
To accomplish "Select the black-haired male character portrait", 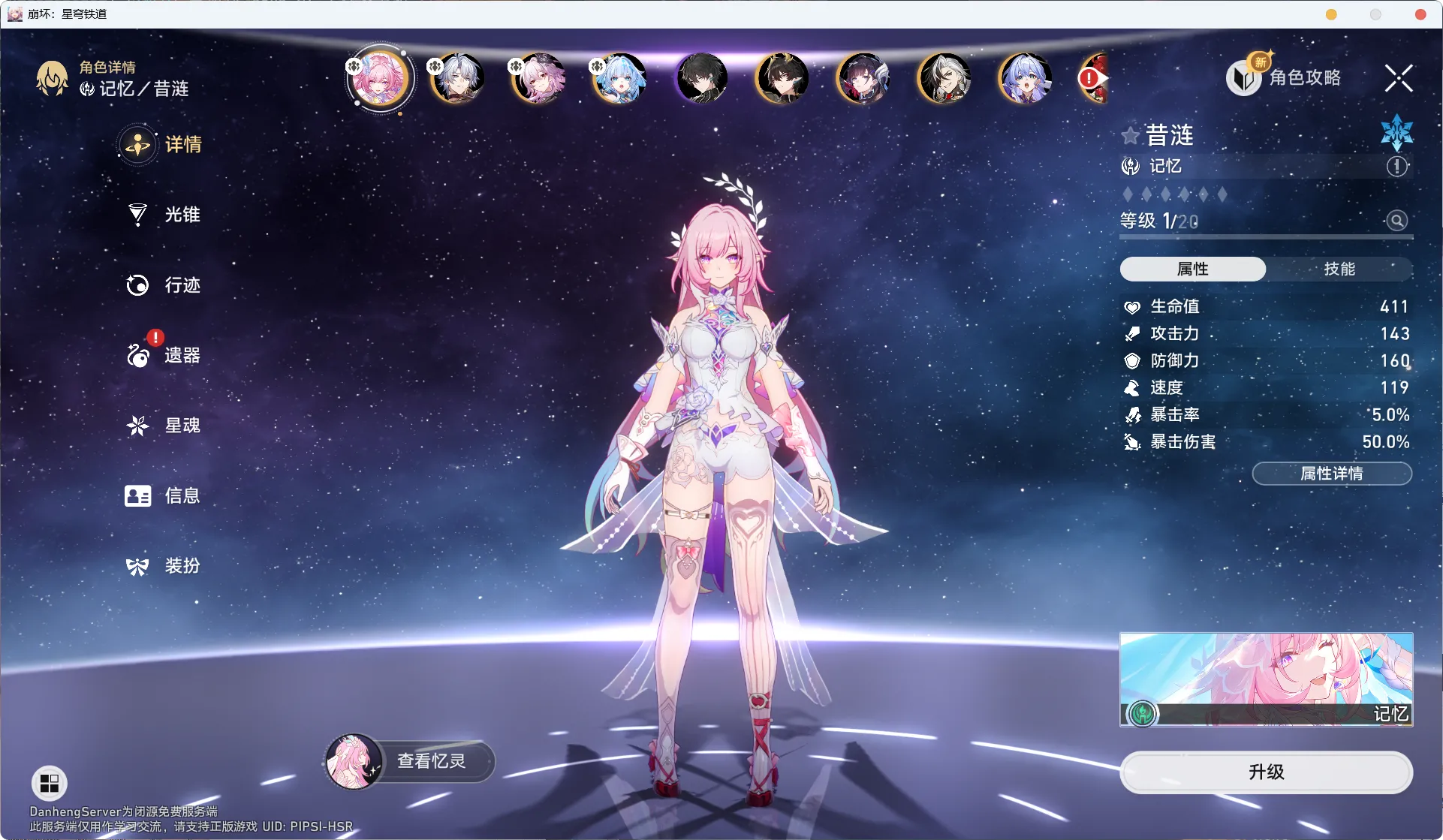I will pos(700,79).
